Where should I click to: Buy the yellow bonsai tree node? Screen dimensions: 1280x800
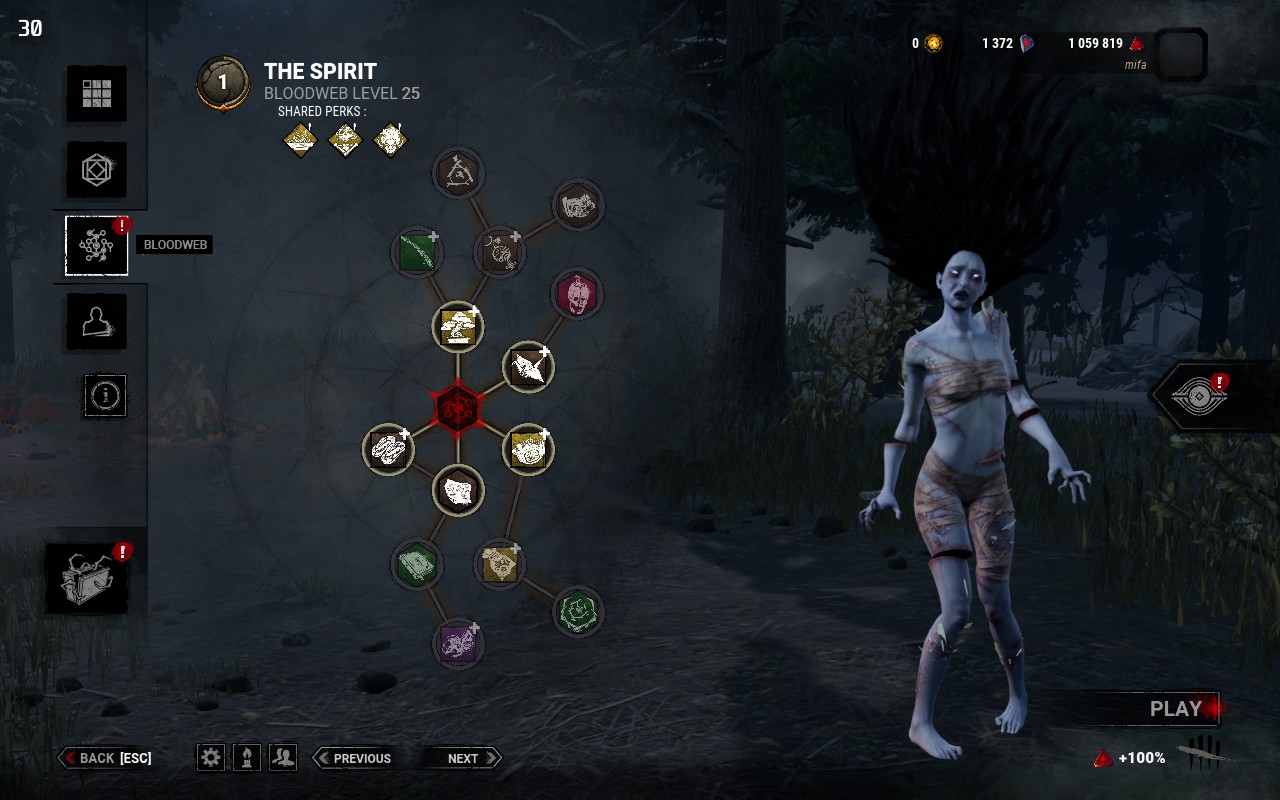click(458, 328)
